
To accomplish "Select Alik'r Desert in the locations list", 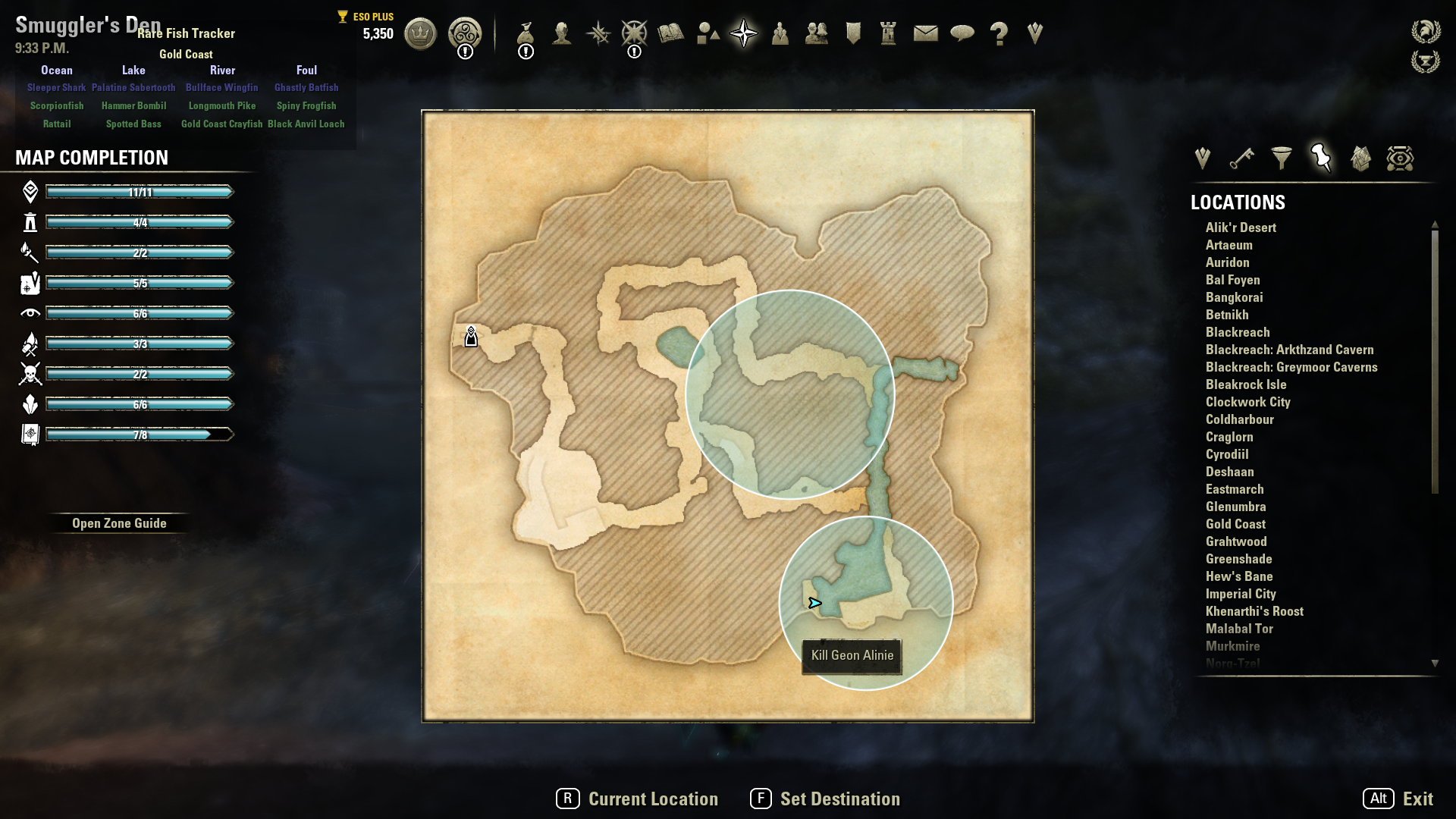I will click(1241, 227).
